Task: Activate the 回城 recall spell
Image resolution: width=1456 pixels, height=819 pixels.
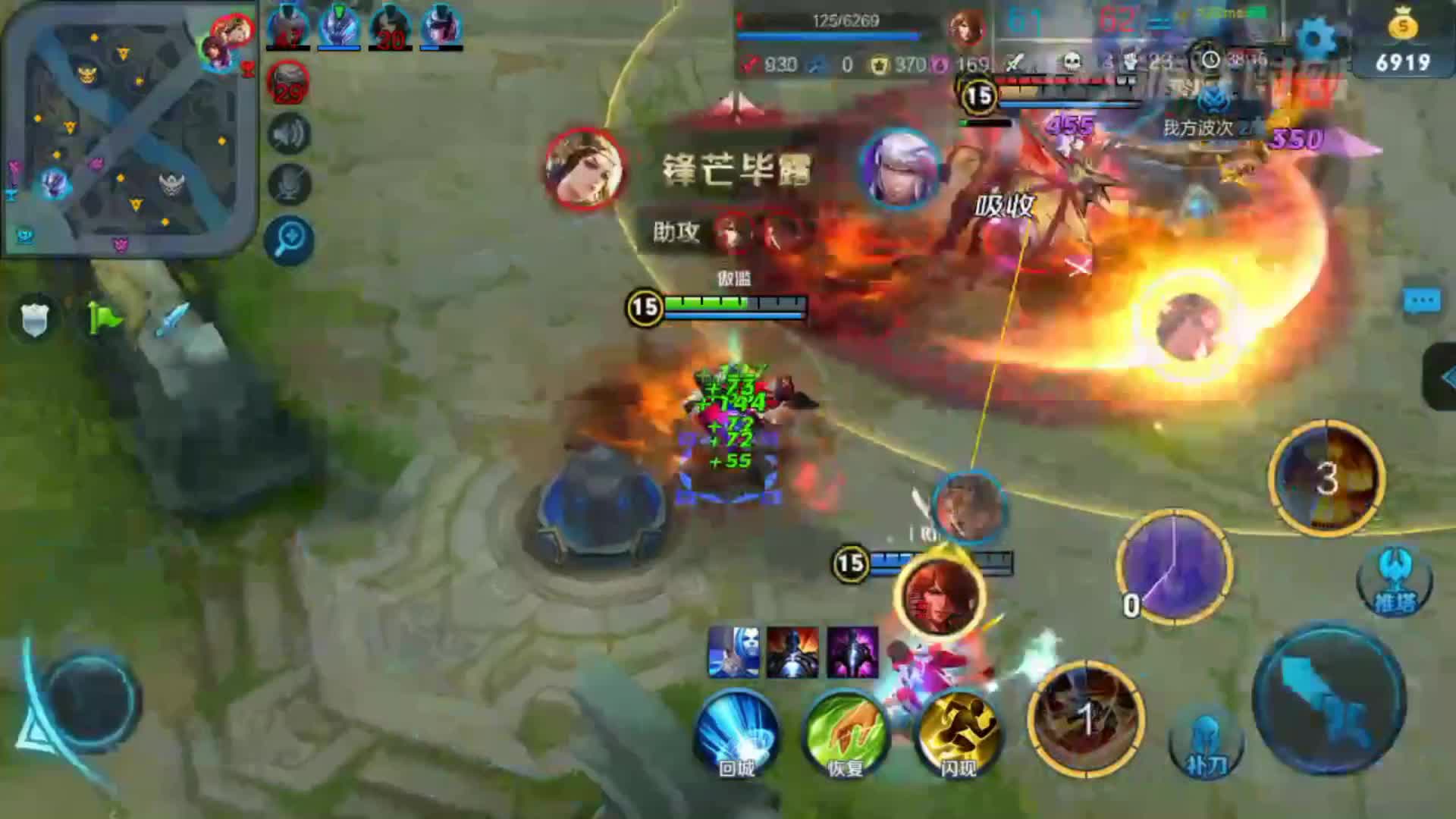Action: [736, 733]
